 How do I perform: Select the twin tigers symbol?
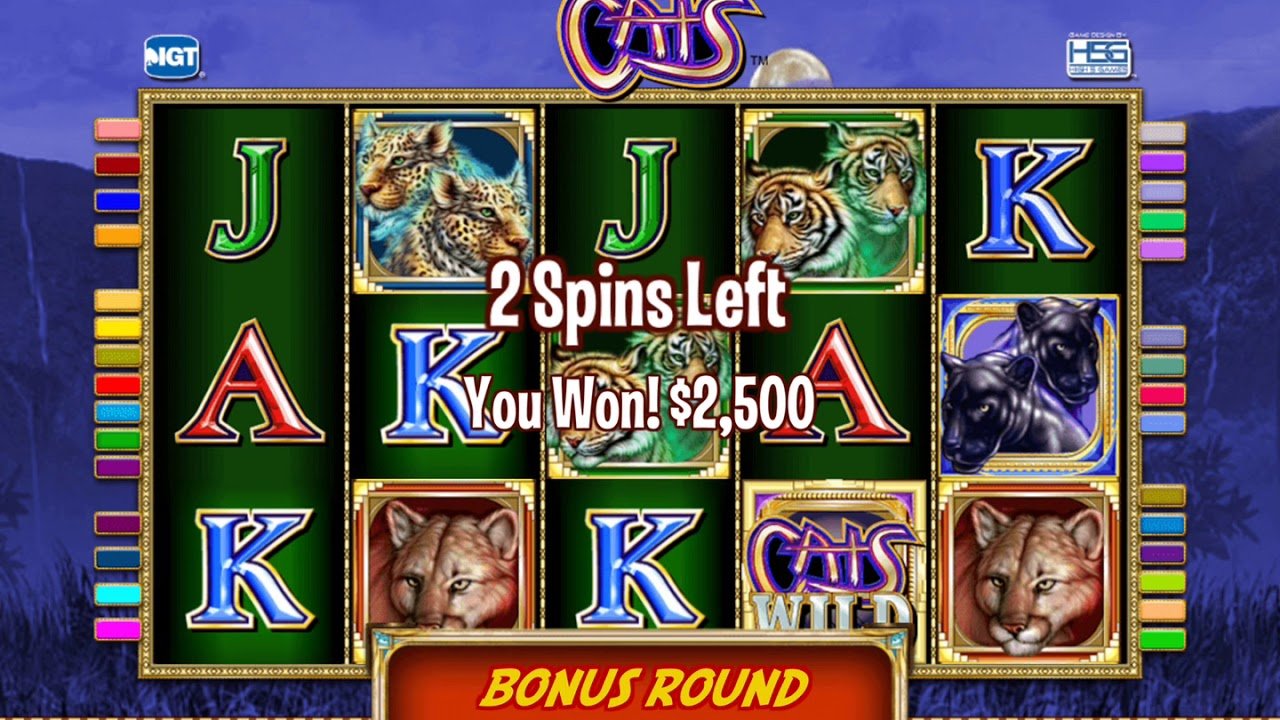832,195
